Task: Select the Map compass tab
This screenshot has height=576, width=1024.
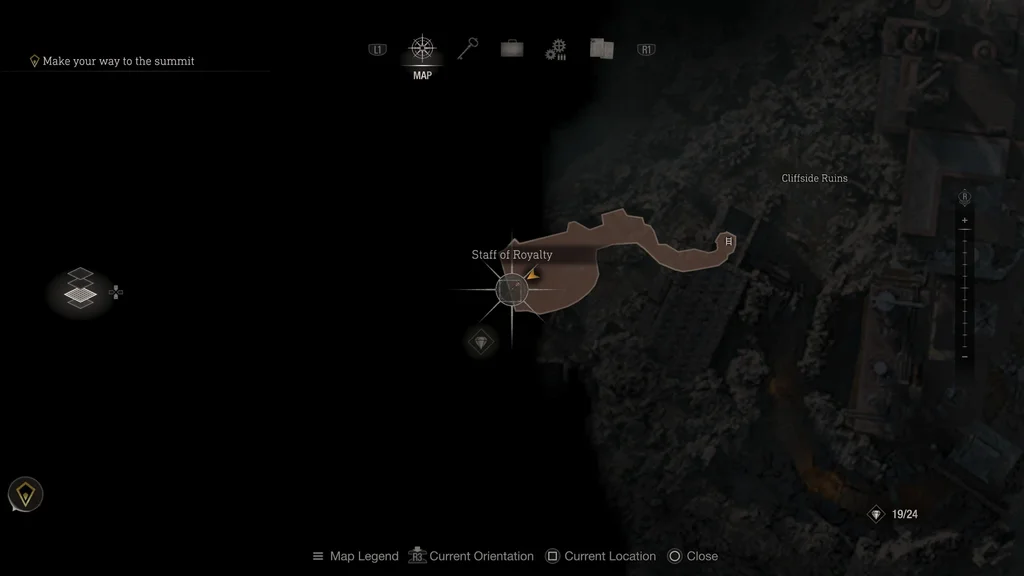Action: click(x=422, y=49)
